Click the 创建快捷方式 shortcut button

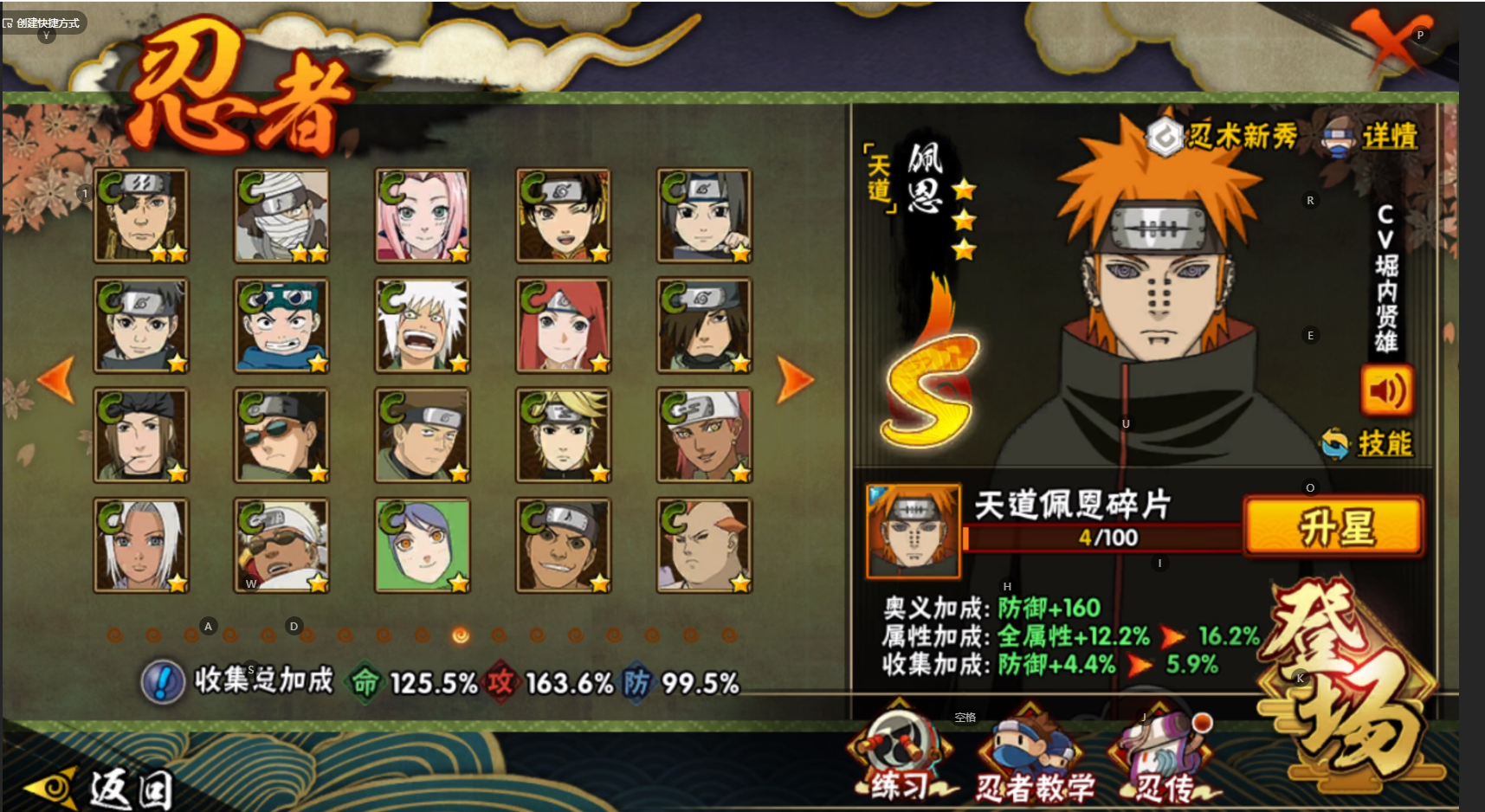43,23
